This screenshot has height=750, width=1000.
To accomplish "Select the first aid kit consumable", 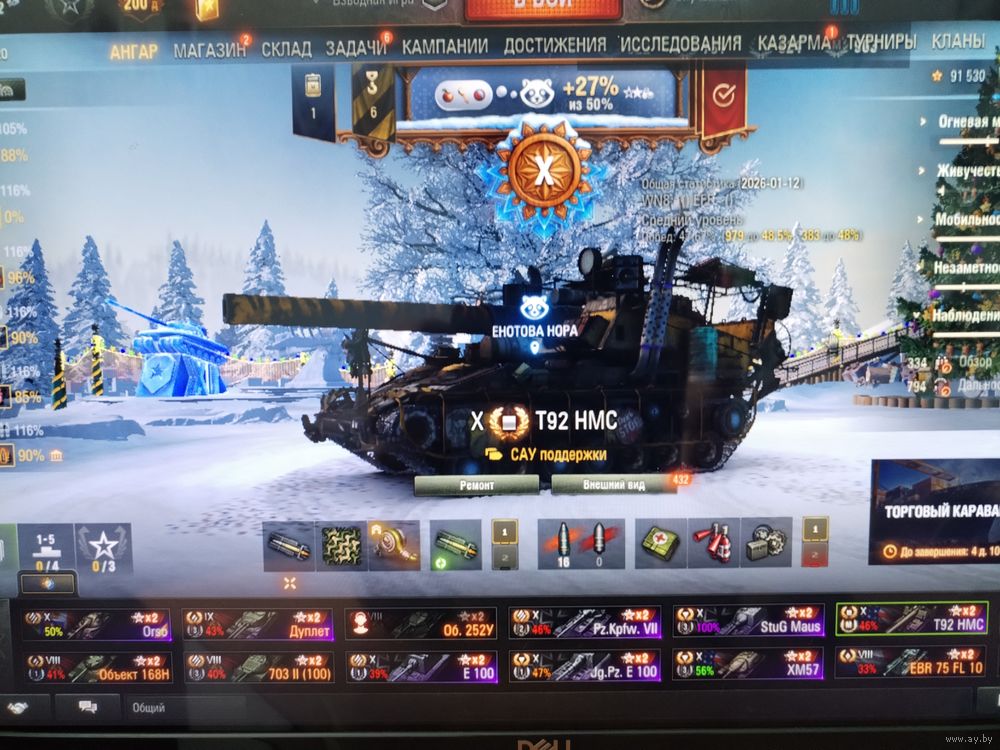I will 661,543.
